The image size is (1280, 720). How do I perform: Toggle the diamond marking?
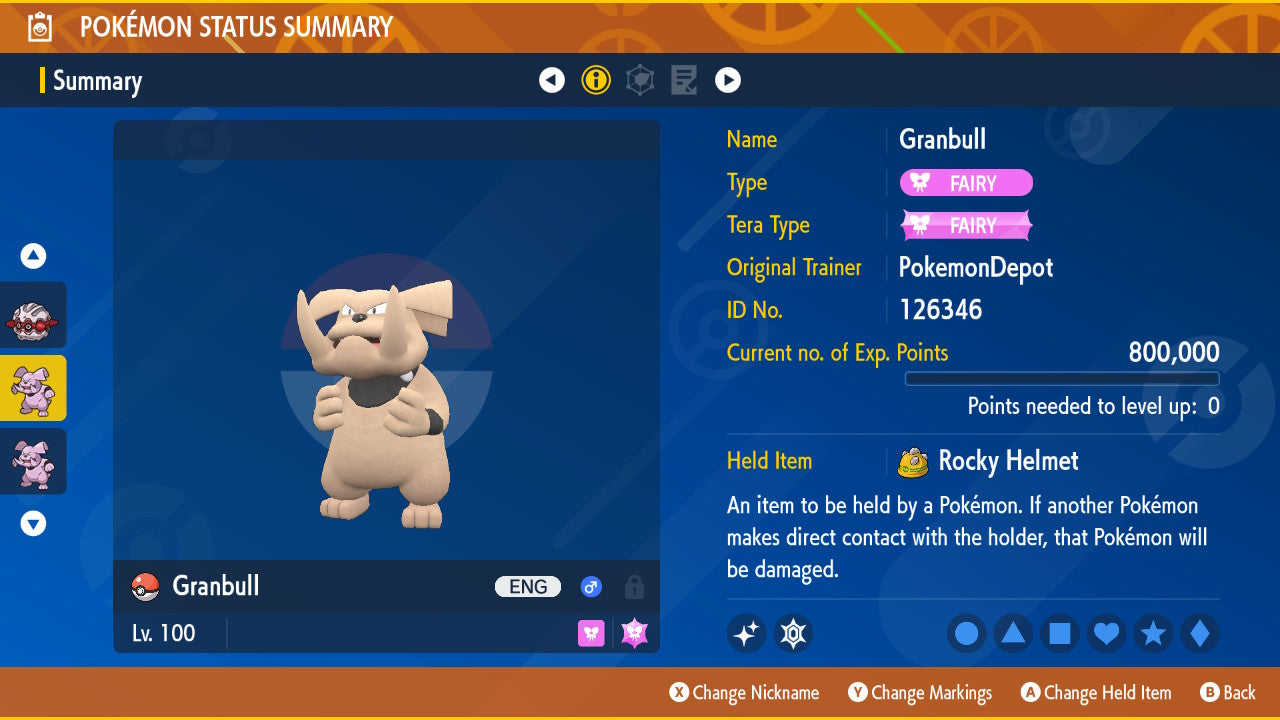coord(1200,633)
